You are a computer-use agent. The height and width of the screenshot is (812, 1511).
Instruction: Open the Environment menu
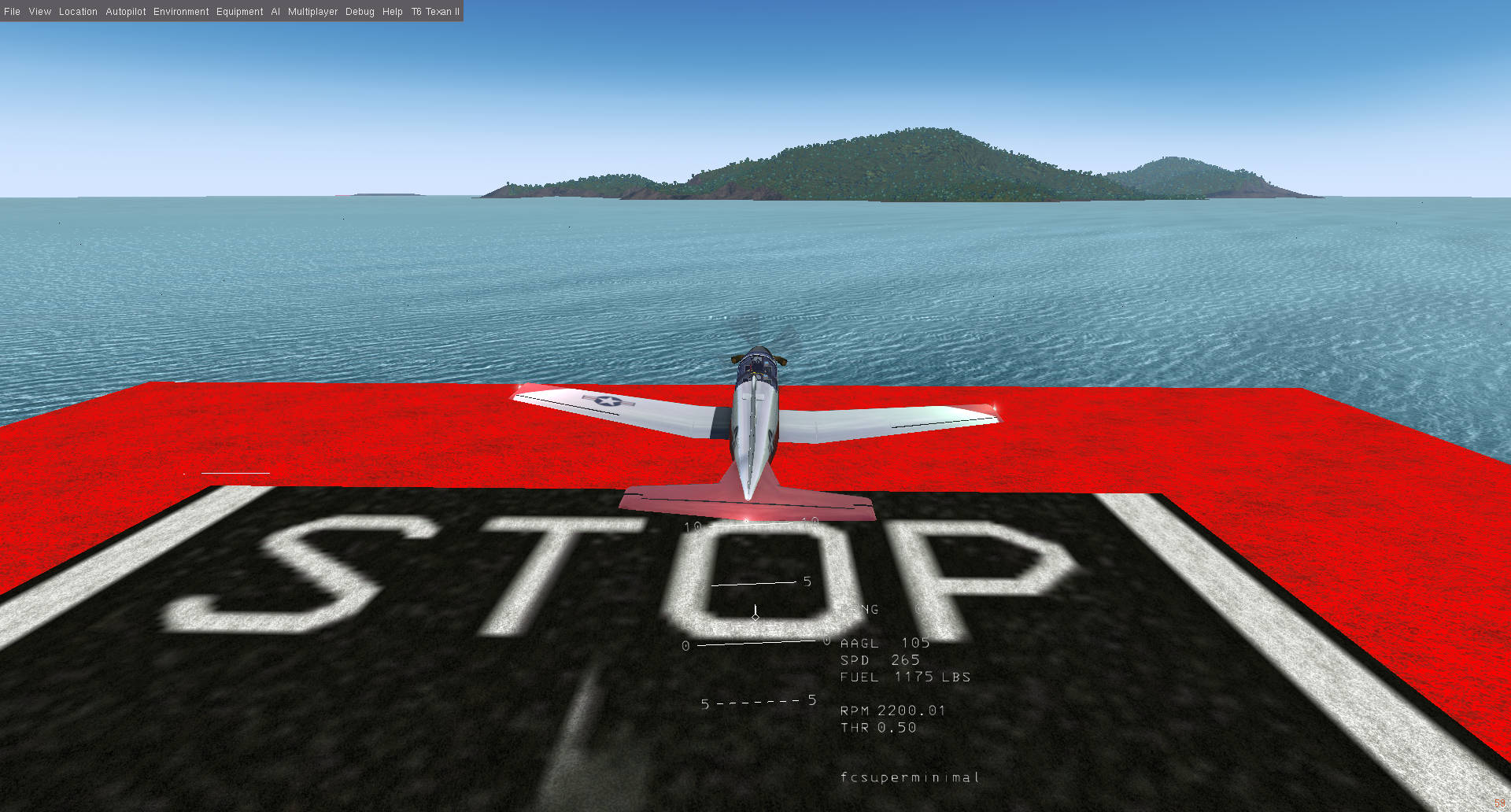(x=181, y=11)
